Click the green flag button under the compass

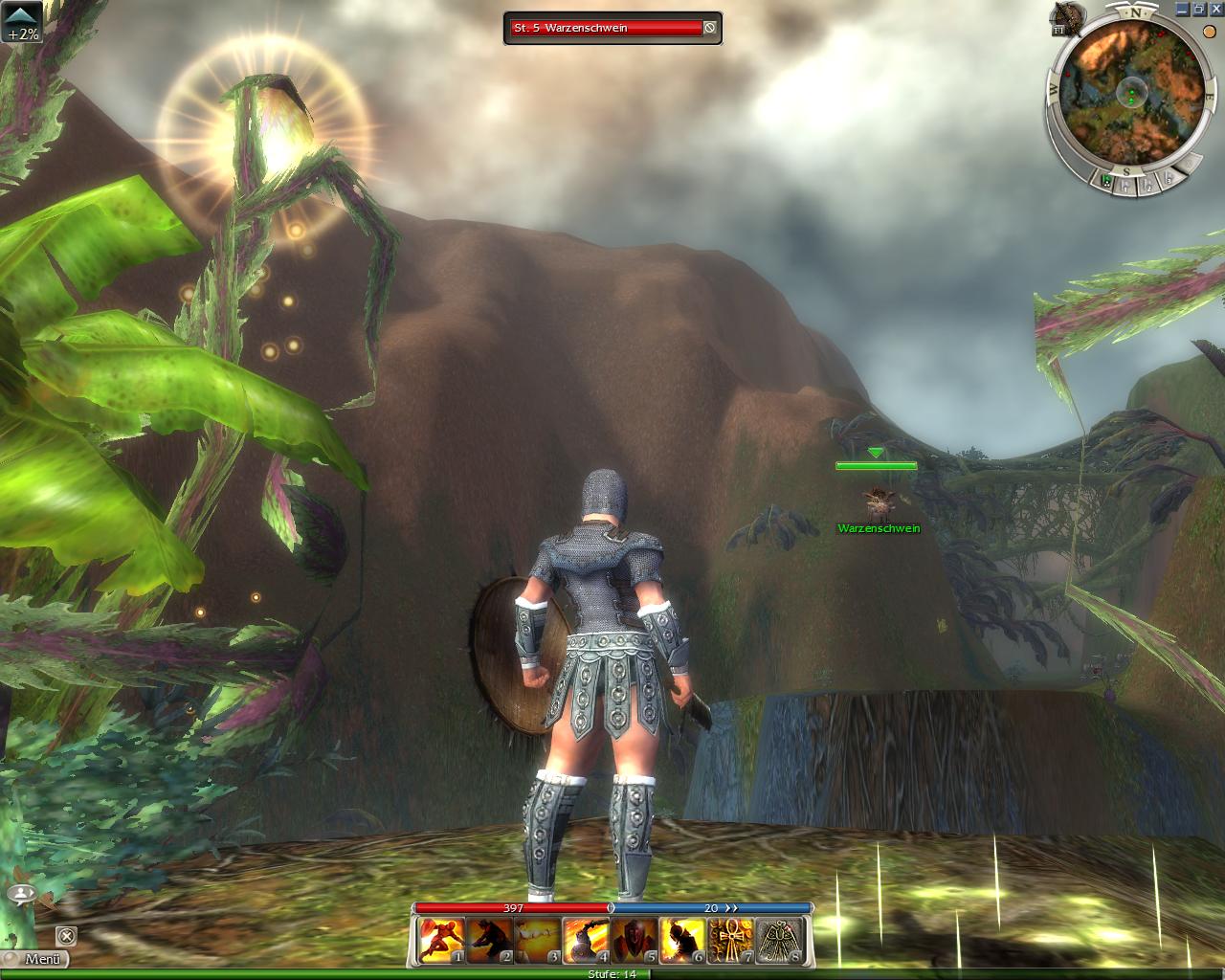coord(1106,180)
